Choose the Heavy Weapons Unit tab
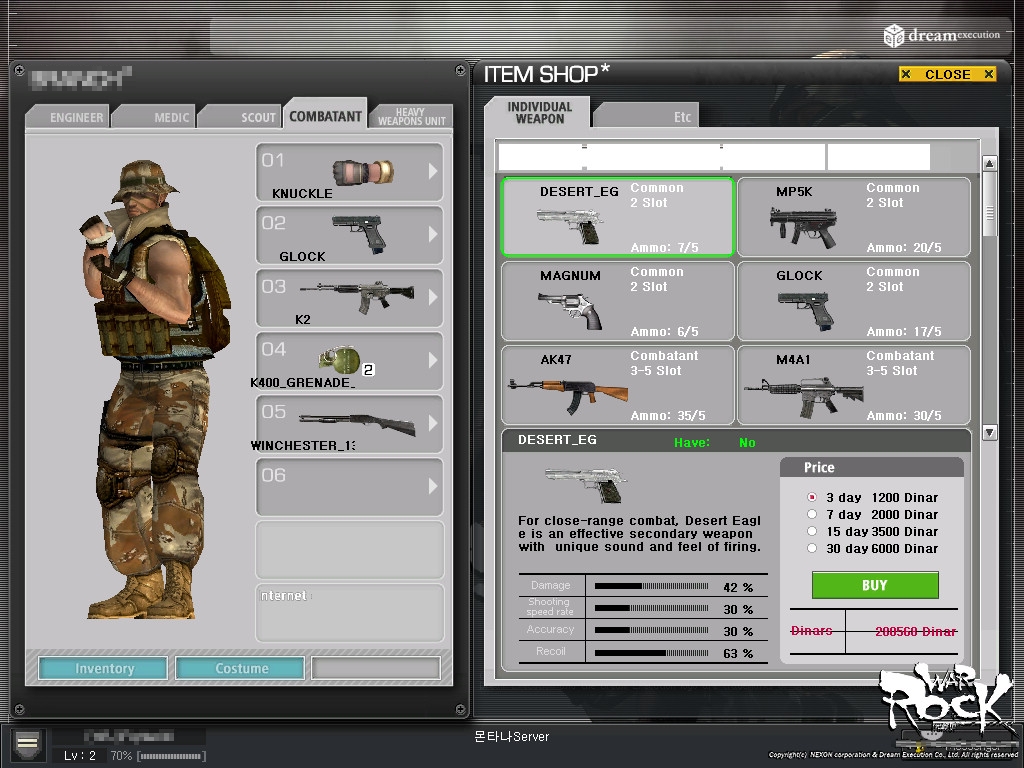Screen dimensions: 1024x768 [410, 117]
